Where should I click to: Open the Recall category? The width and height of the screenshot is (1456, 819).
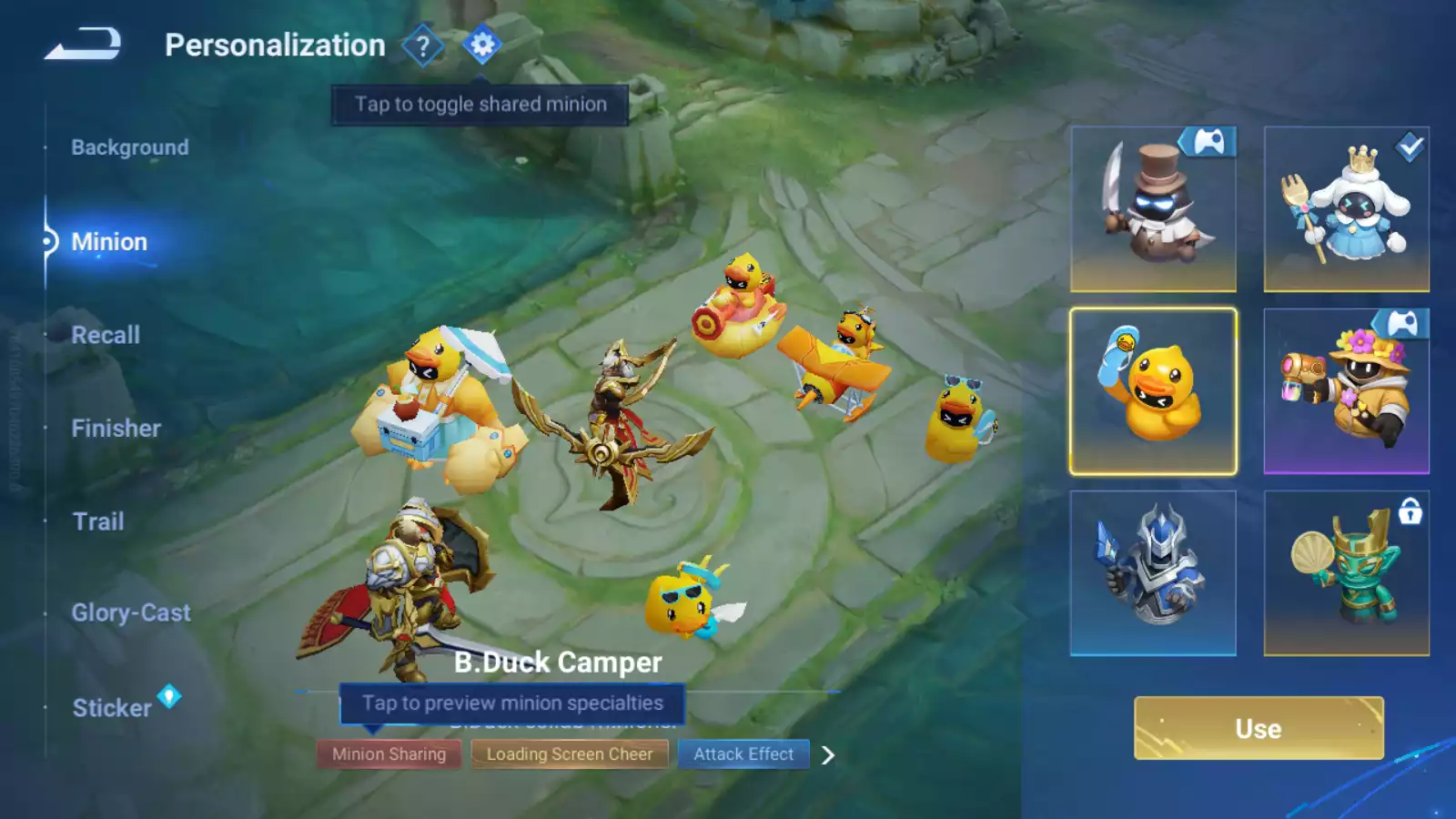(x=106, y=335)
